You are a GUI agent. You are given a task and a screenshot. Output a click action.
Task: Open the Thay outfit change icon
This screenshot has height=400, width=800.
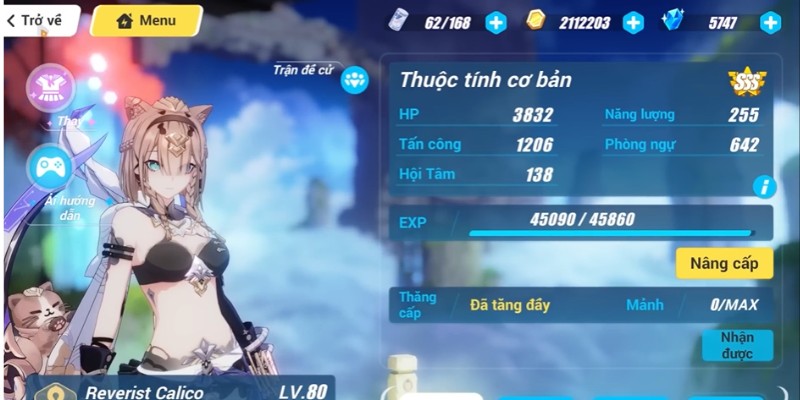(x=49, y=88)
